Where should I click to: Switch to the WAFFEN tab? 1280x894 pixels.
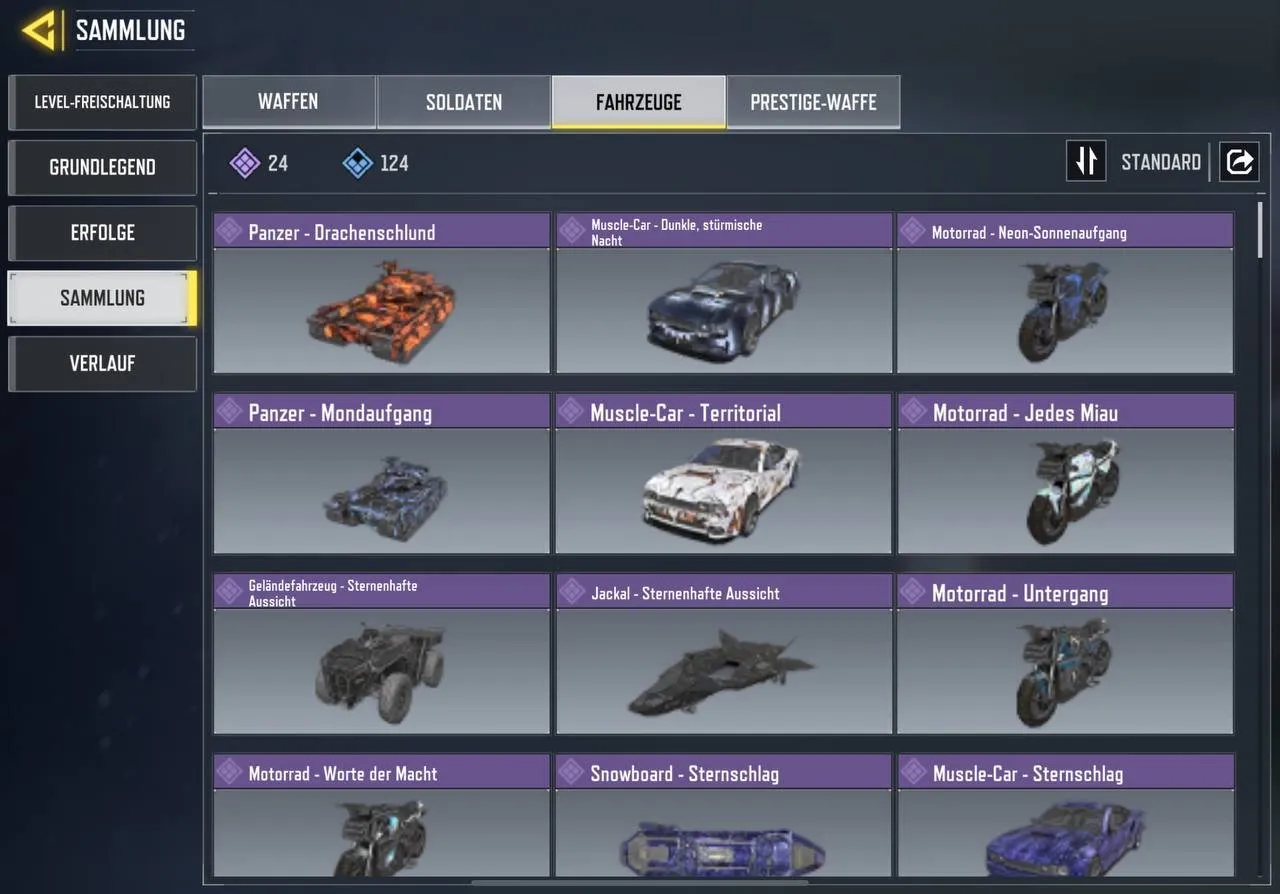point(288,101)
